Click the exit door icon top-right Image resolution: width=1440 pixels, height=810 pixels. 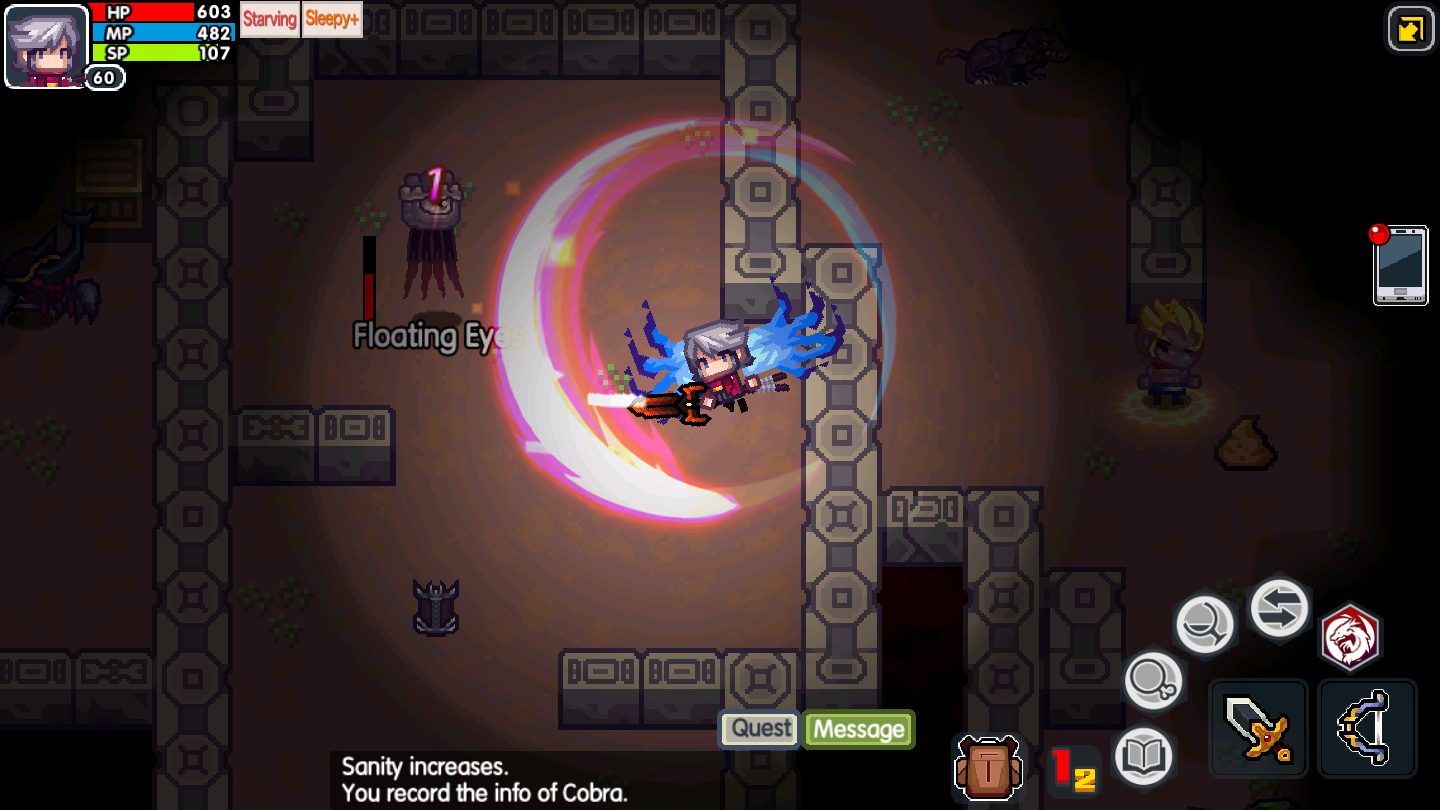[x=1410, y=27]
